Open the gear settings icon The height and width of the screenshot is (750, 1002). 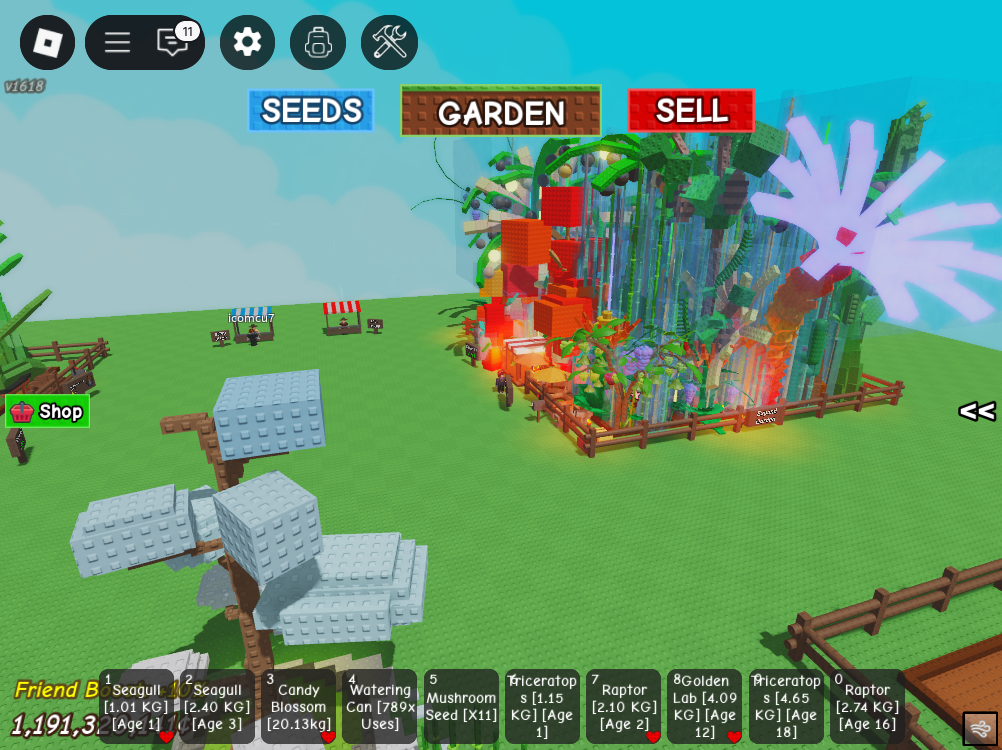pyautogui.click(x=247, y=42)
